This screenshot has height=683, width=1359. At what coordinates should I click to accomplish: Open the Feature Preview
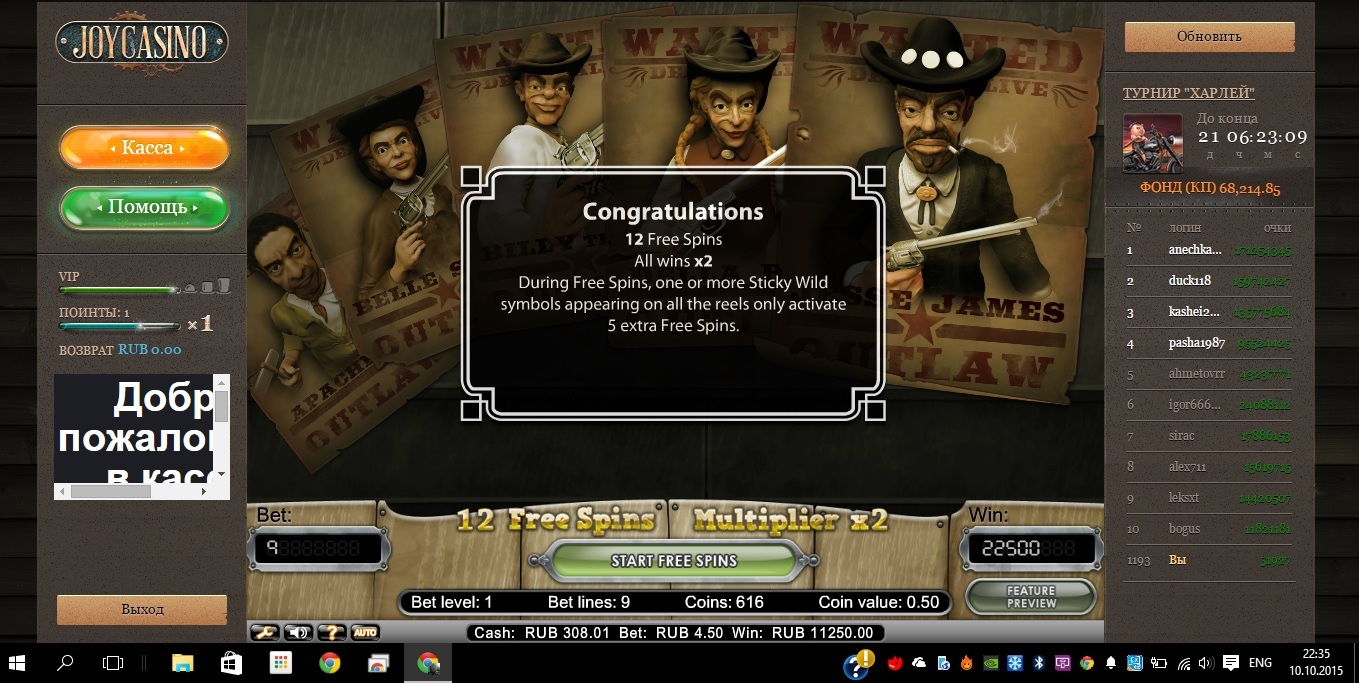pyautogui.click(x=1031, y=597)
